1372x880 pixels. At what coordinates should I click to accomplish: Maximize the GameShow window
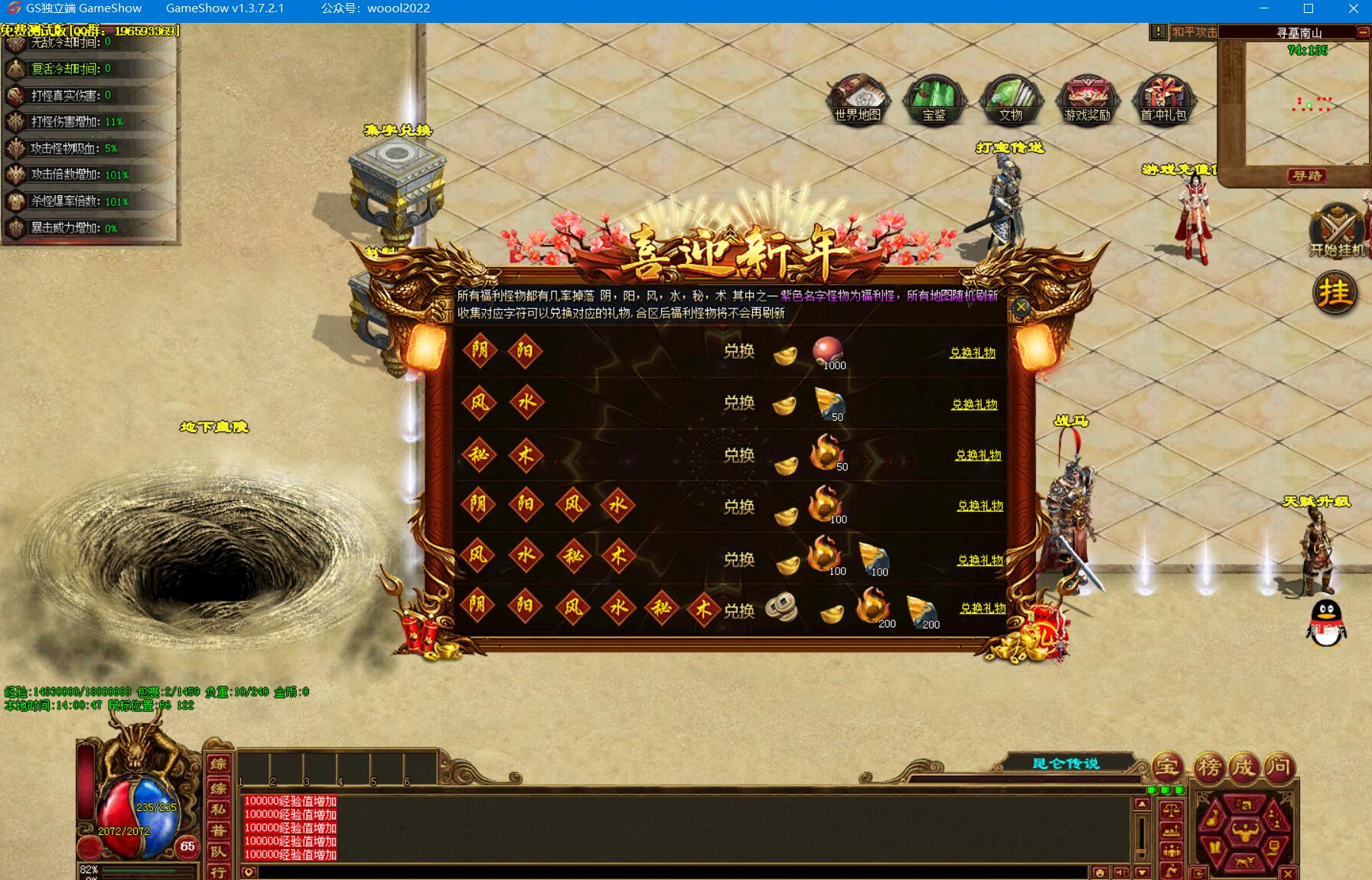click(x=1308, y=8)
